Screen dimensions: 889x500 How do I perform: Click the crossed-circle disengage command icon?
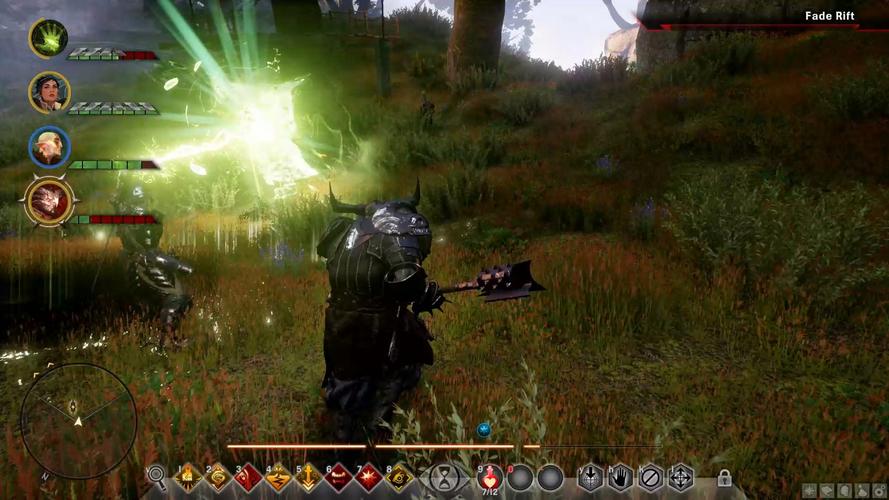[x=651, y=477]
